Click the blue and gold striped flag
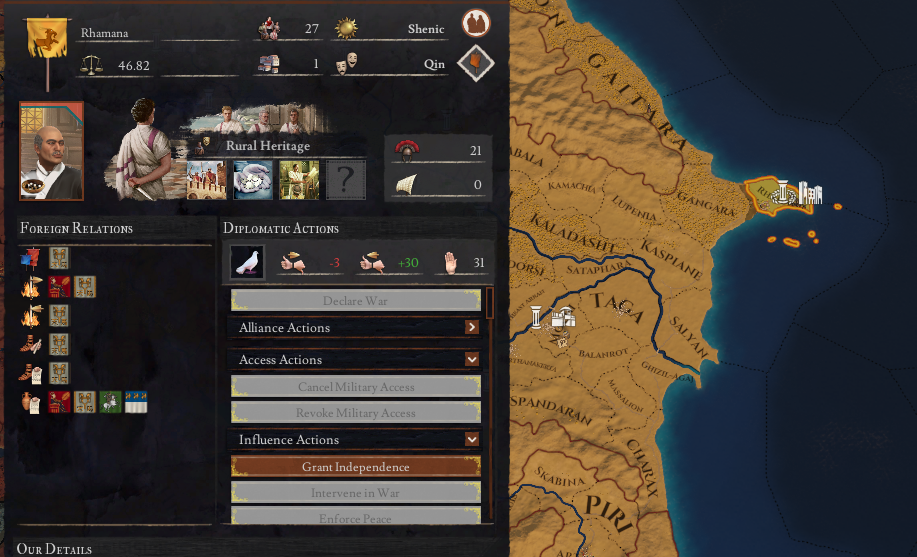The height and width of the screenshot is (557, 917). pos(136,402)
